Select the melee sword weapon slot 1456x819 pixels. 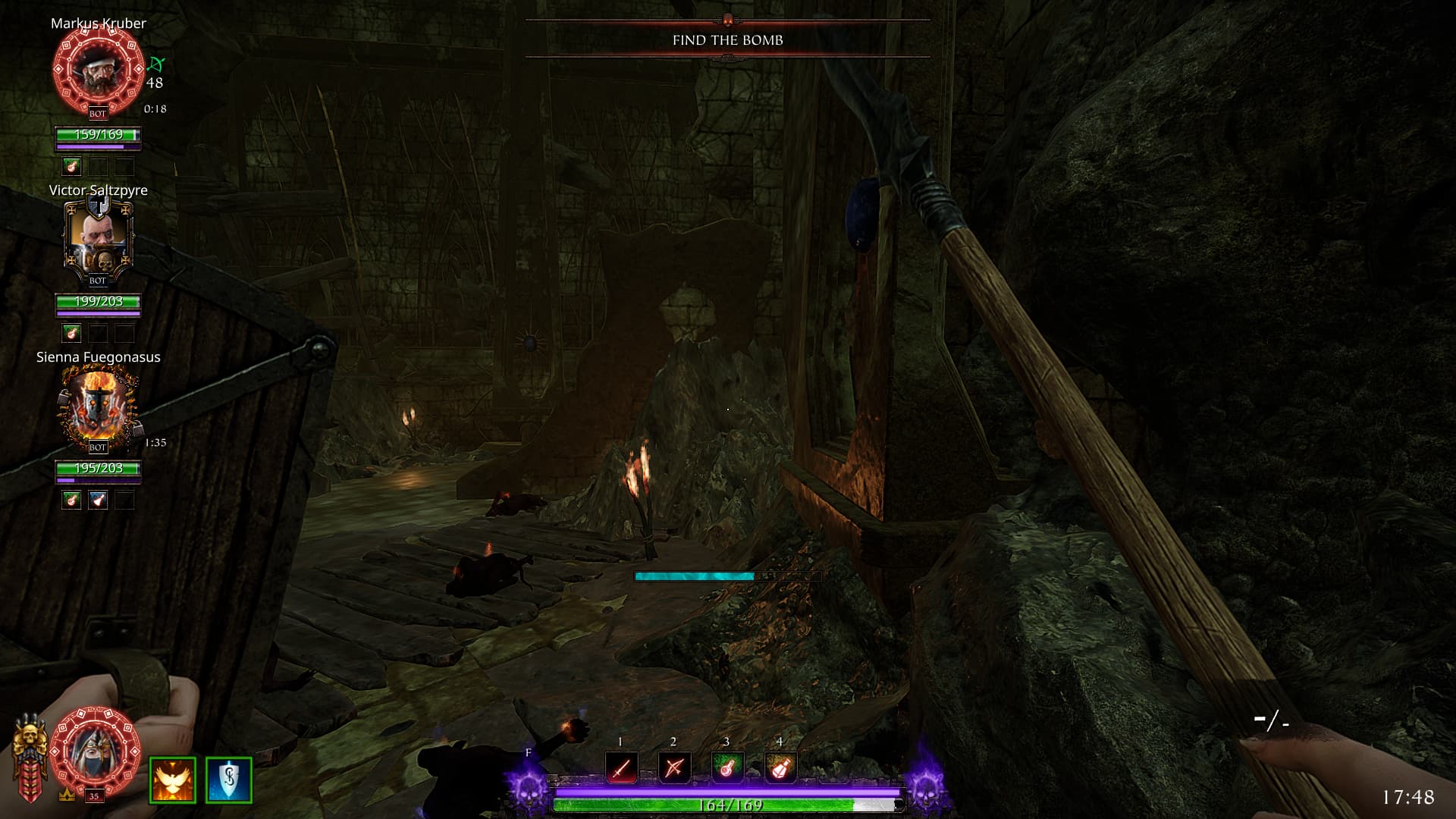(621, 768)
